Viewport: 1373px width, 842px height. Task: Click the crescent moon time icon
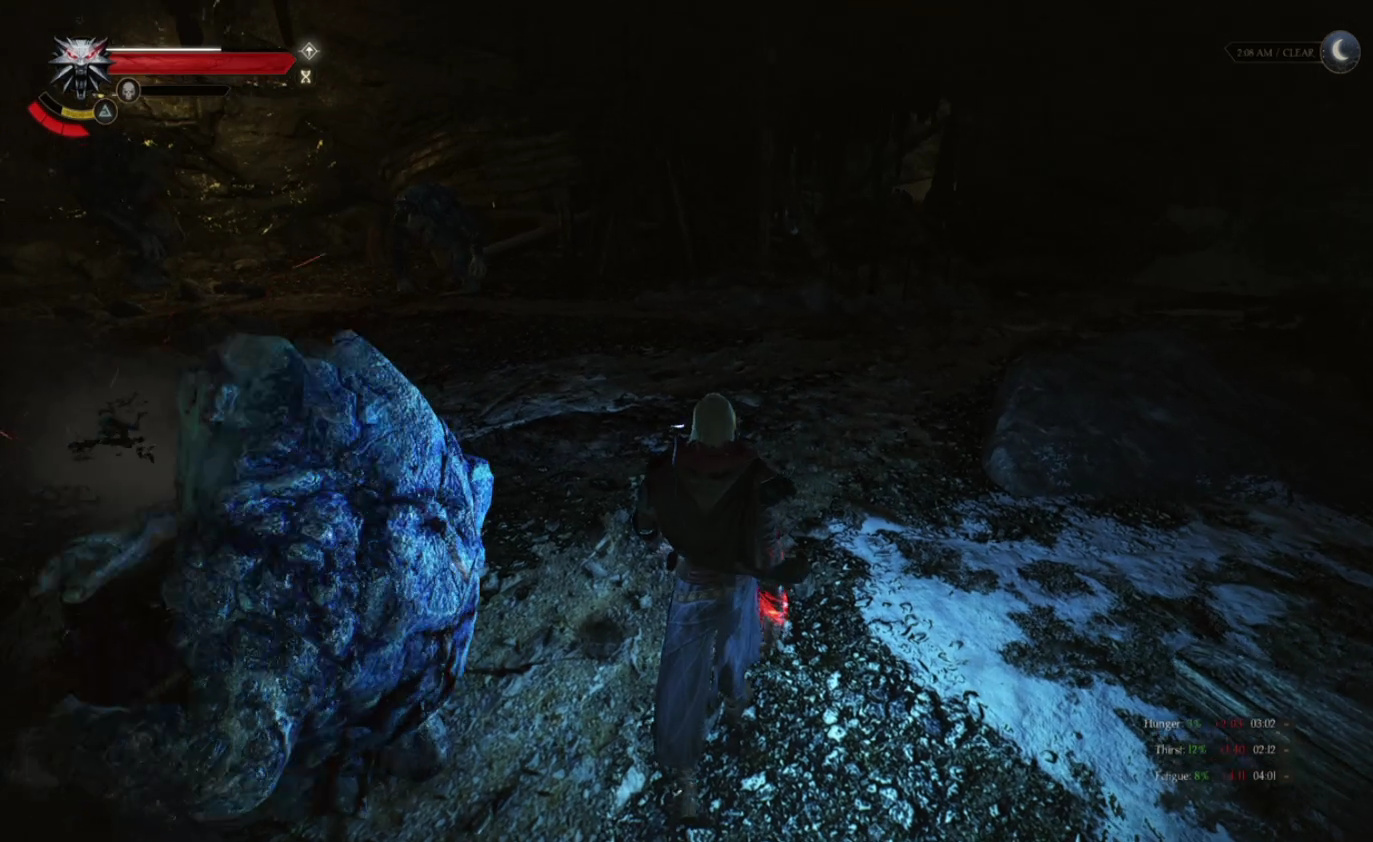(x=1340, y=51)
